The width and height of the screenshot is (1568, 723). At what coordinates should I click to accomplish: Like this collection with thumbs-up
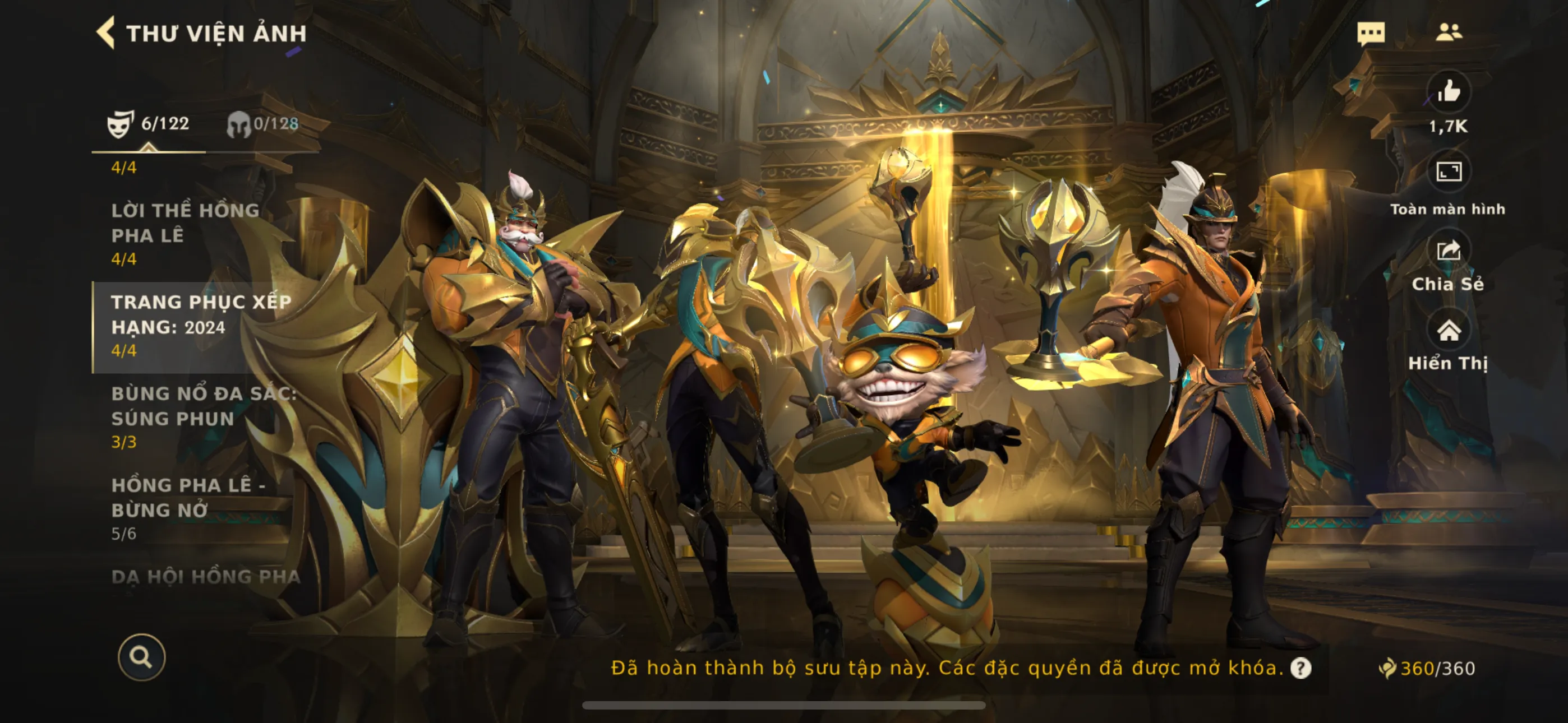click(1448, 92)
